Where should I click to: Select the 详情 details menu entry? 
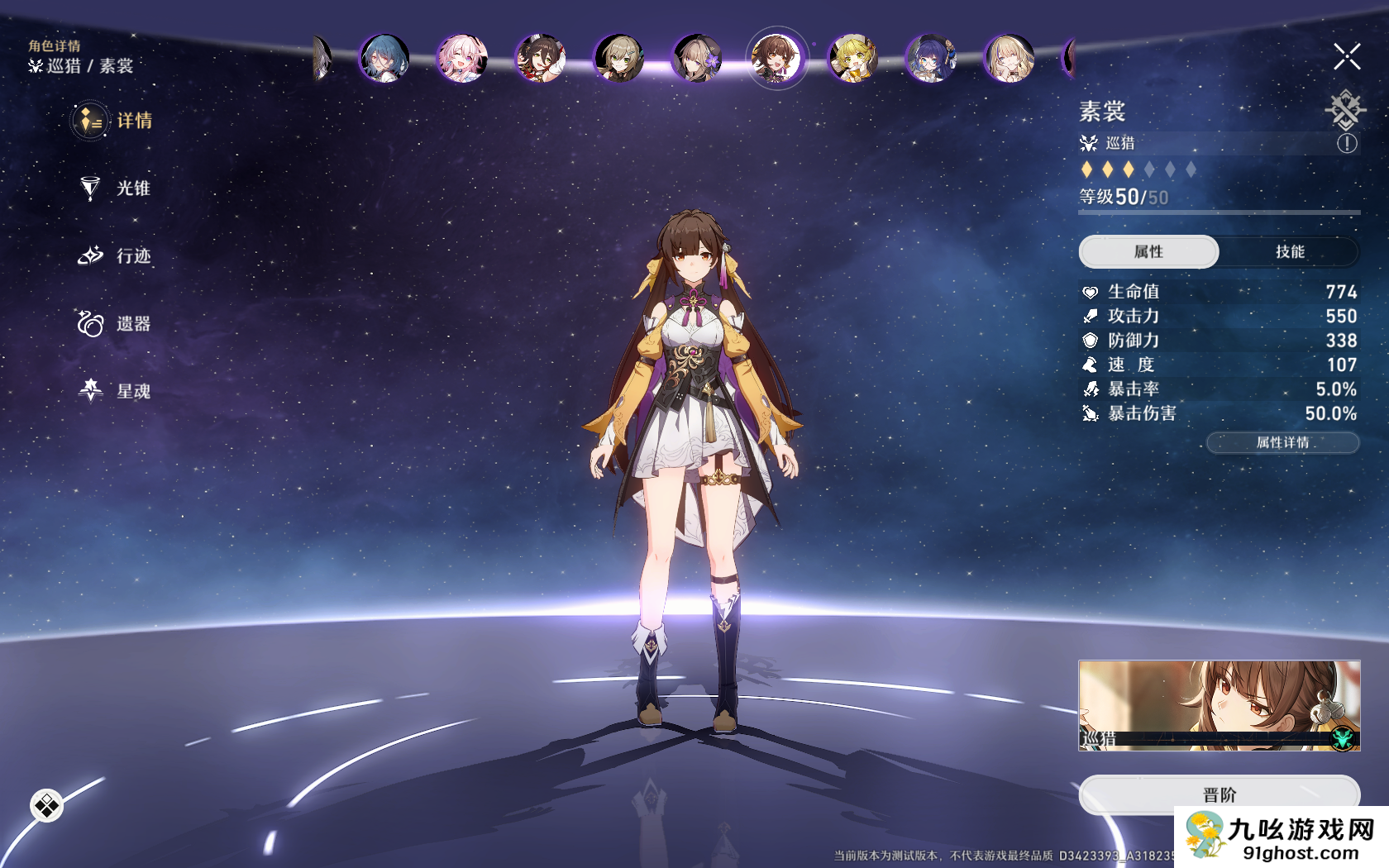point(114,121)
